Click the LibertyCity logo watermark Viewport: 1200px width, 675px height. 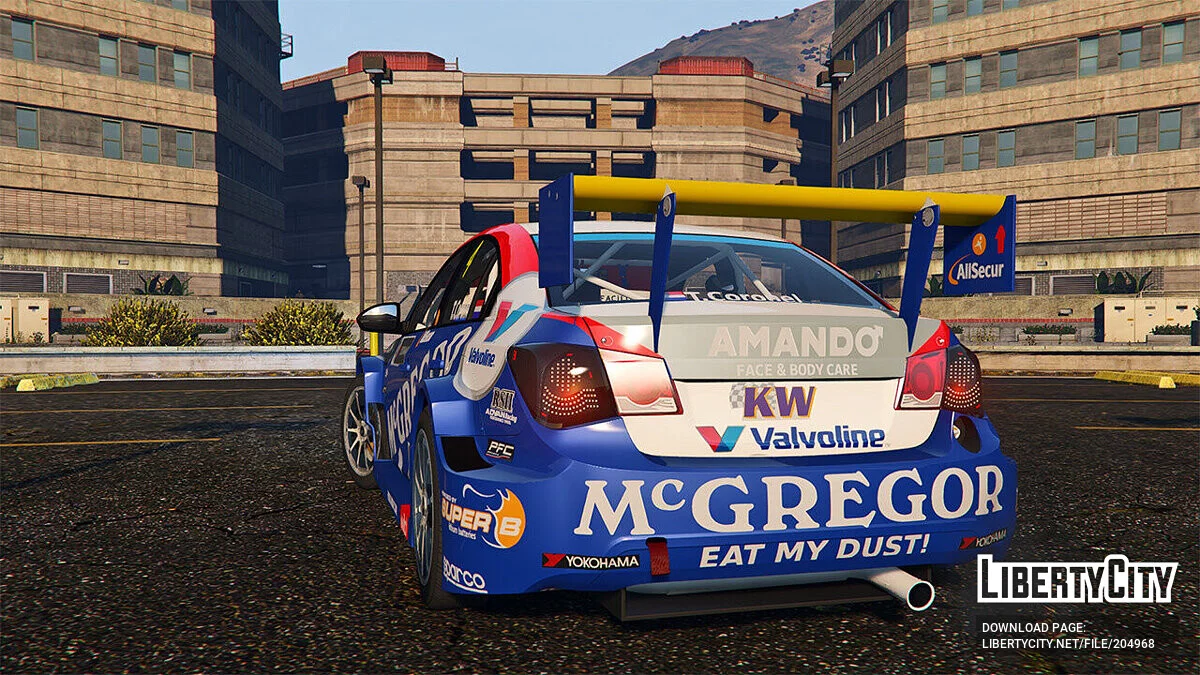tap(1077, 580)
